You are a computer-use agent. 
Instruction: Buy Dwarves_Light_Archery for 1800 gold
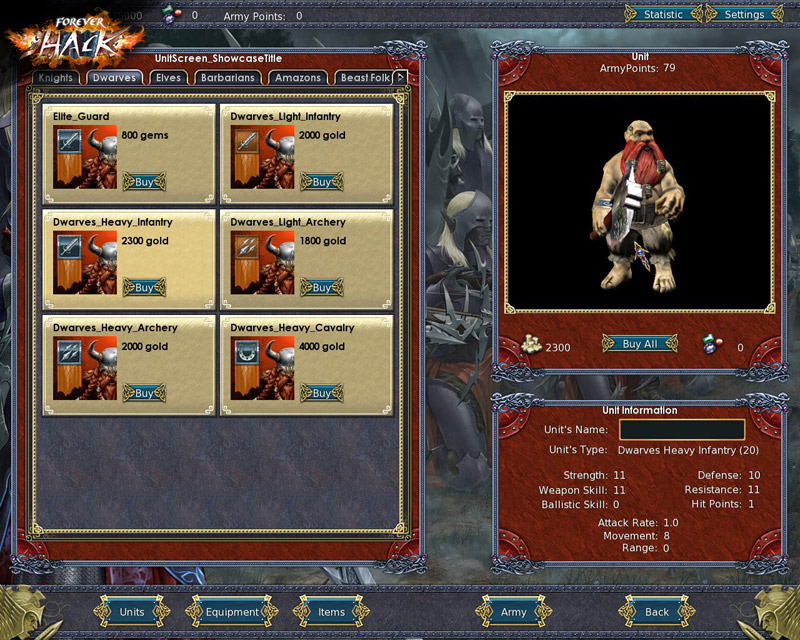(x=321, y=287)
